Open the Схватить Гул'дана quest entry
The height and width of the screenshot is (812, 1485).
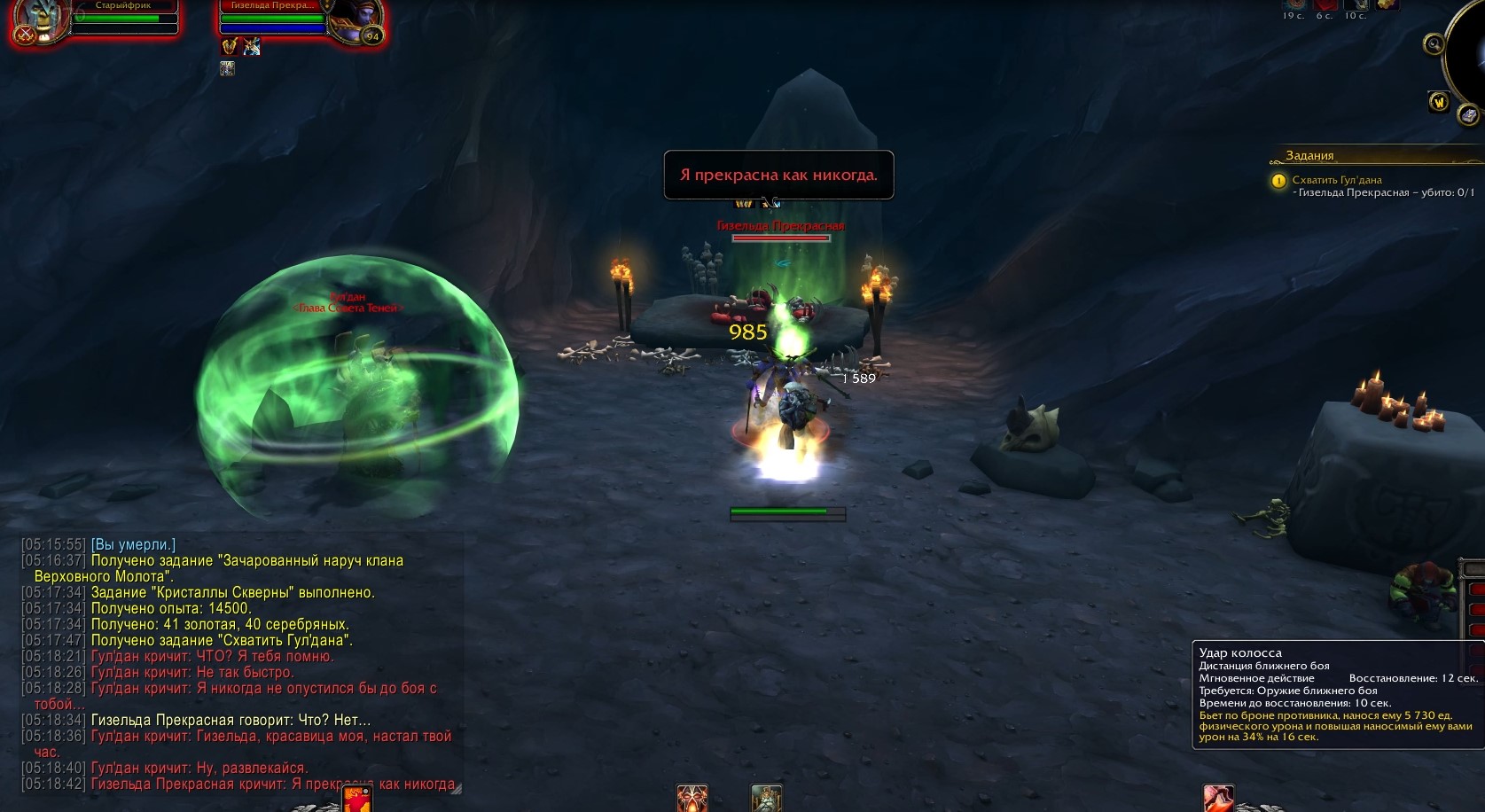coord(1336,180)
